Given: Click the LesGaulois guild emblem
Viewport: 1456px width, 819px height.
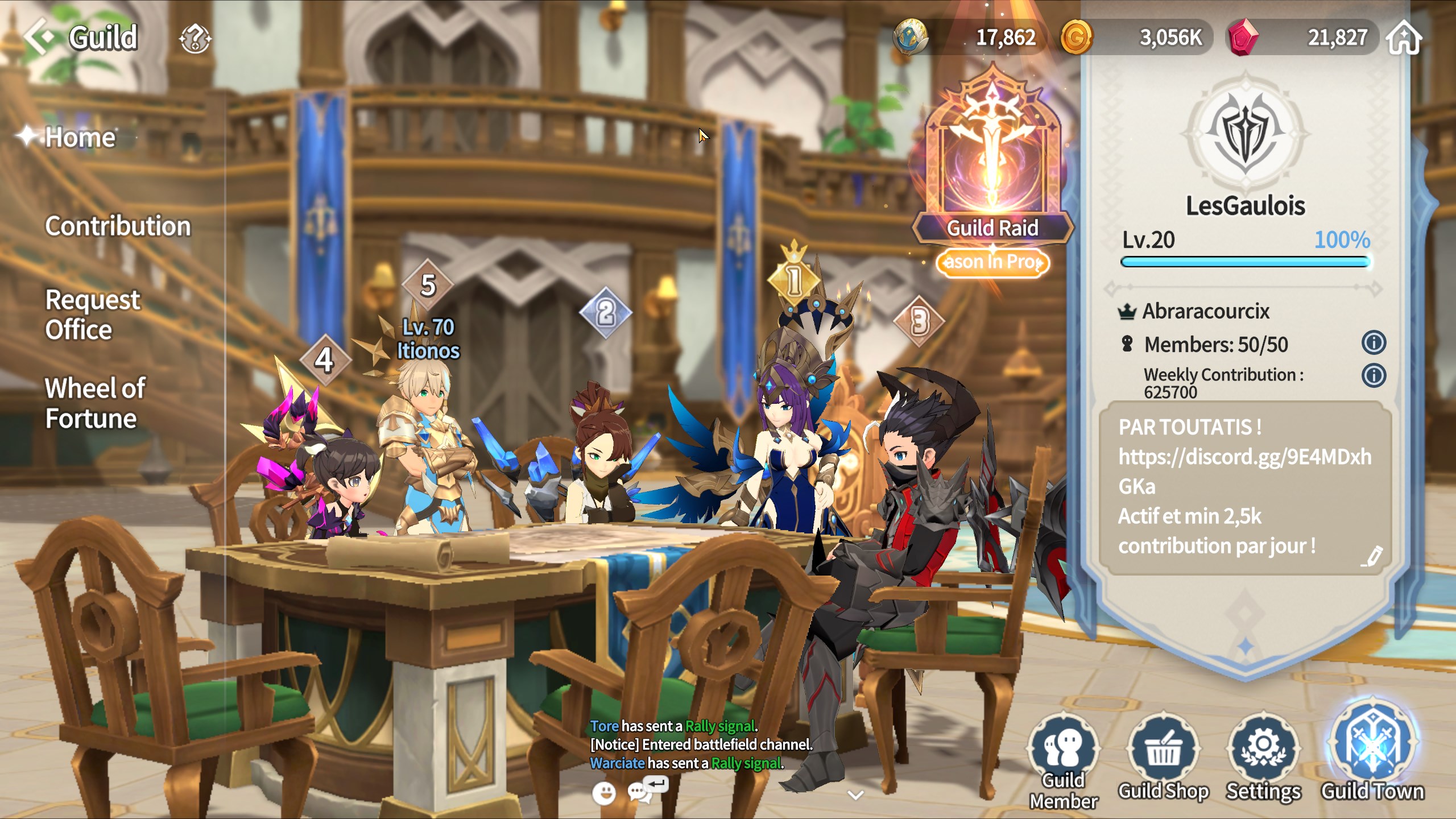Looking at the screenshot, I should pos(1245,134).
